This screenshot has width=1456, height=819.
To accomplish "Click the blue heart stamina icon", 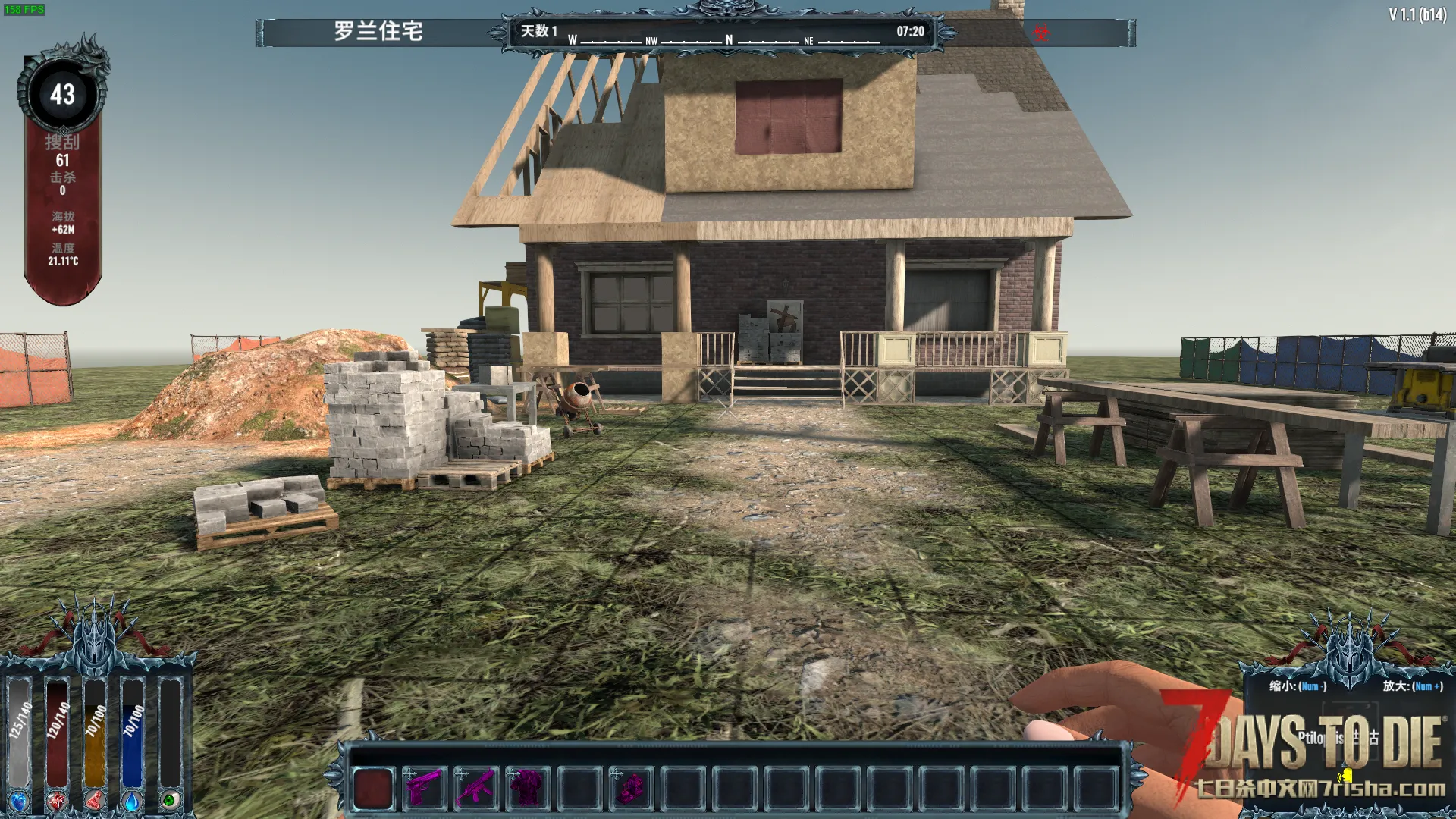I will click(19, 801).
